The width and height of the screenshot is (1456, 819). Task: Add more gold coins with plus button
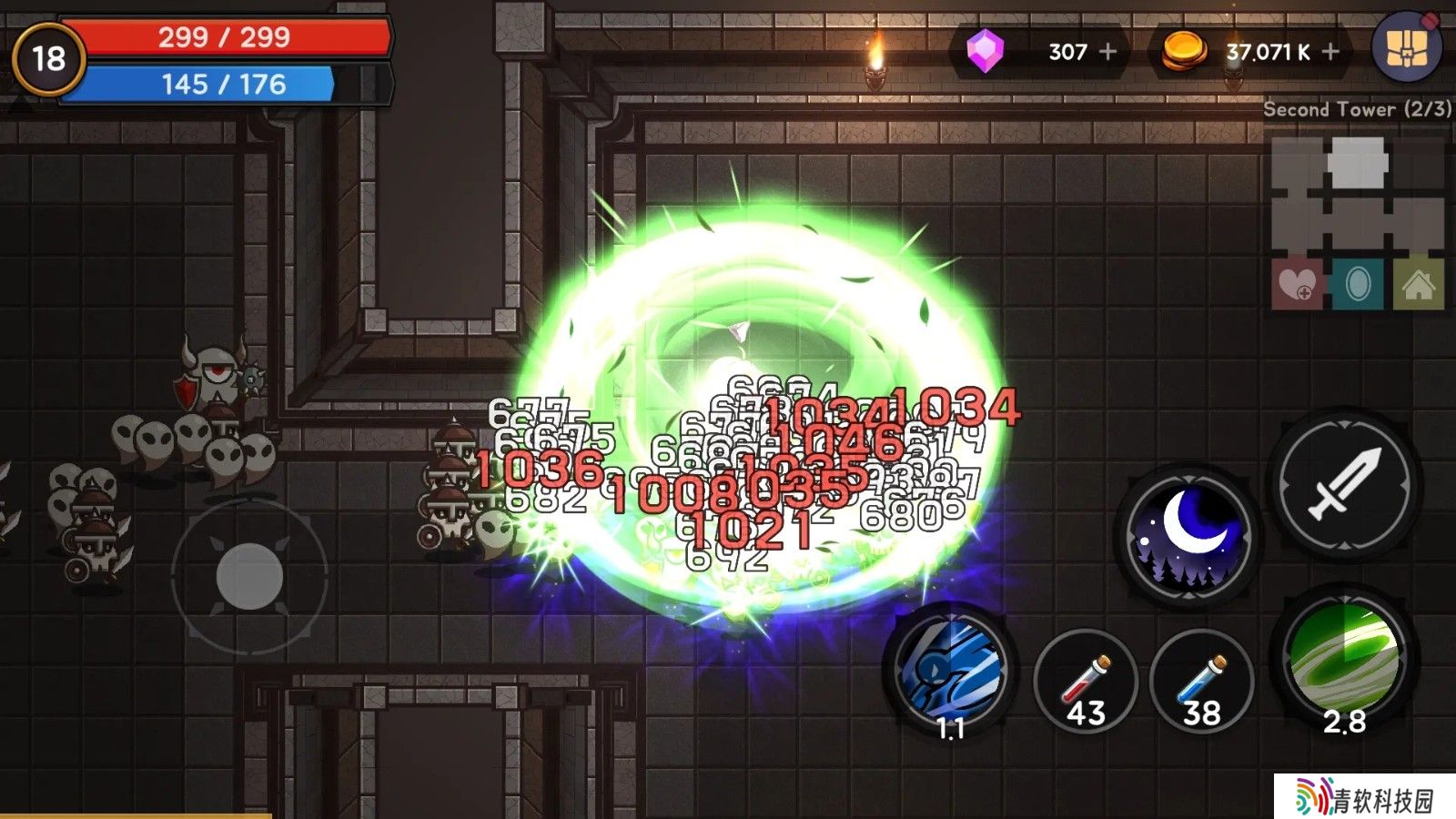point(1330,52)
